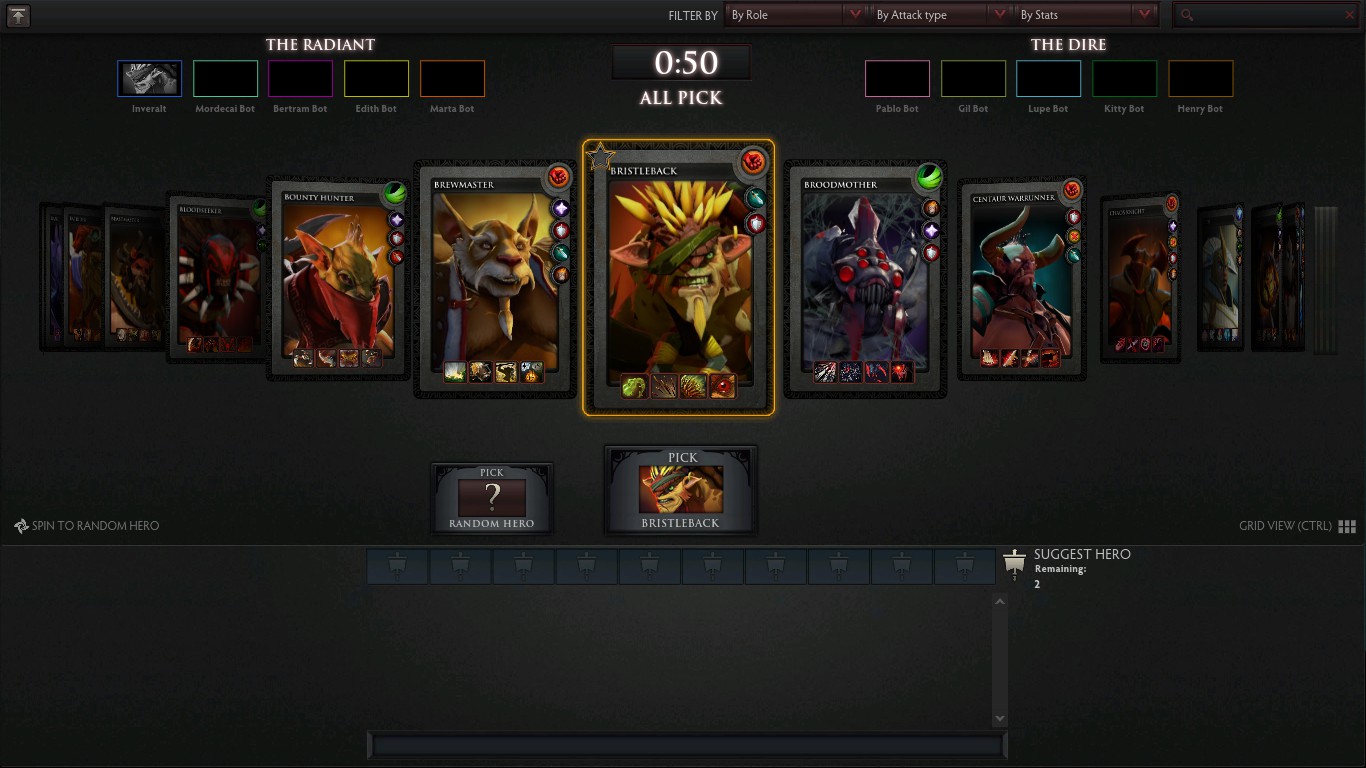Open the By Stats filter dropdown
The height and width of the screenshot is (768, 1366).
1085,15
